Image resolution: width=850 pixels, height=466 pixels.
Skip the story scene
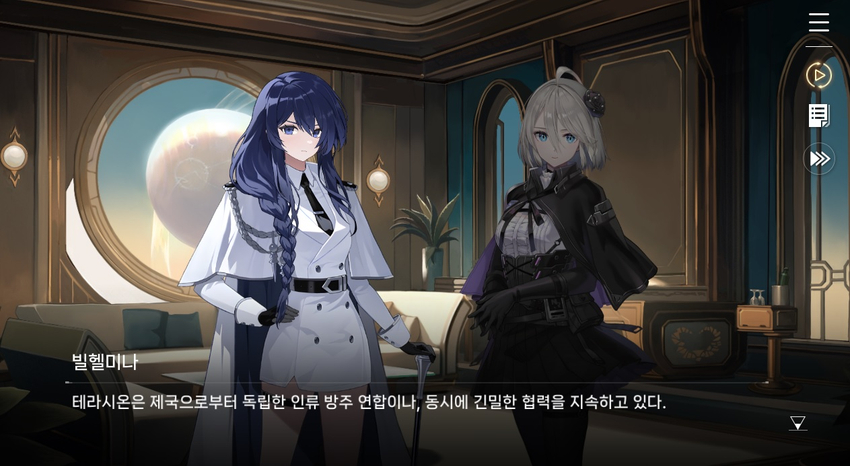819,158
